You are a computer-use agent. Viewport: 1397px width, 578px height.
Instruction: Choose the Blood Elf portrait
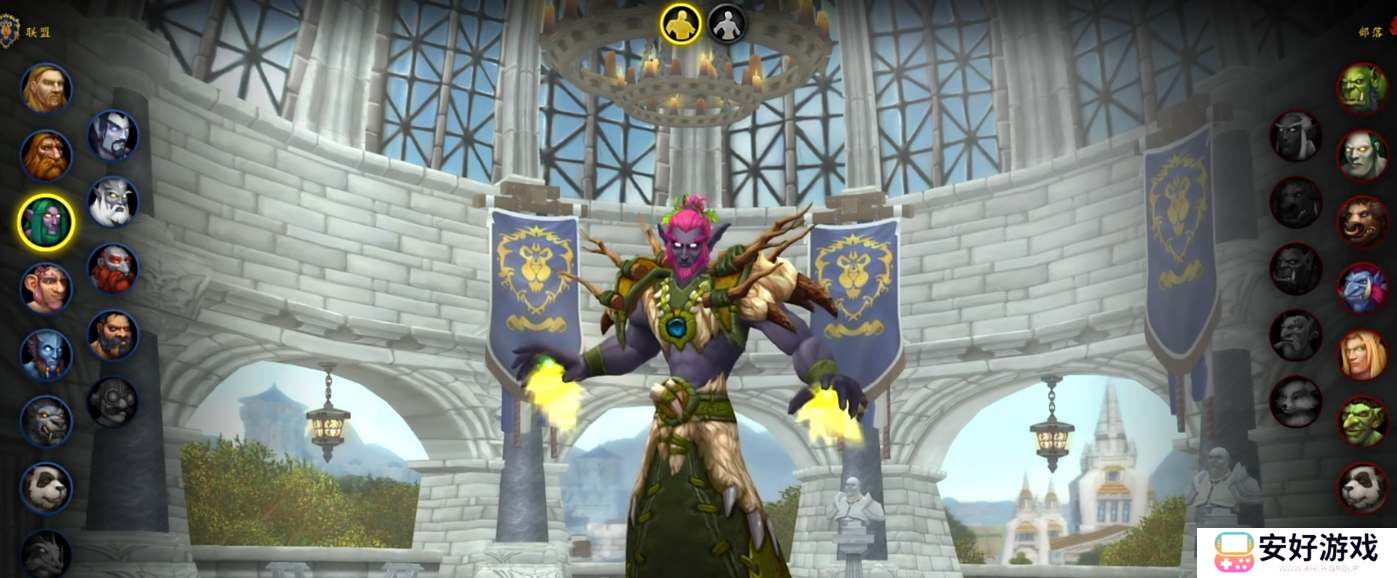(1362, 355)
